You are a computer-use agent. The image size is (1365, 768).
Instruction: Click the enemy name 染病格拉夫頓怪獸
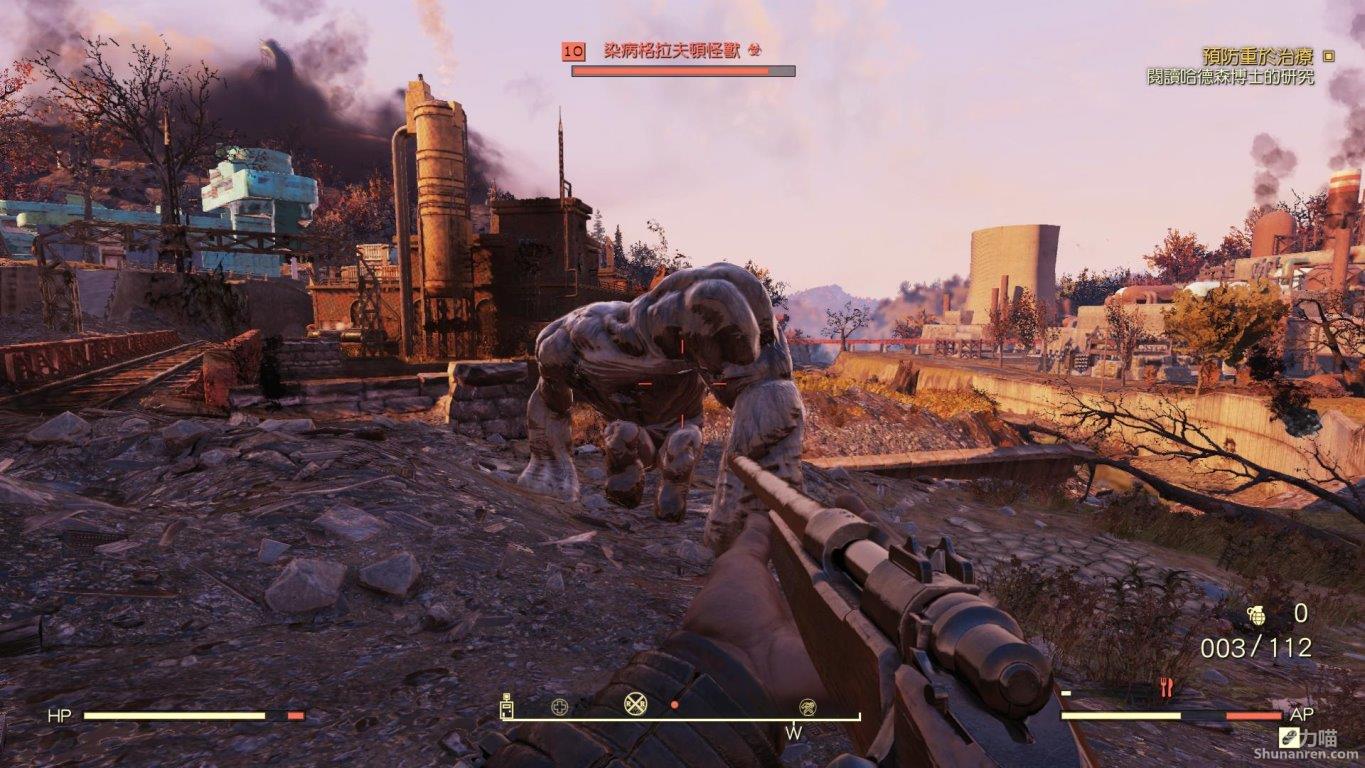671,50
